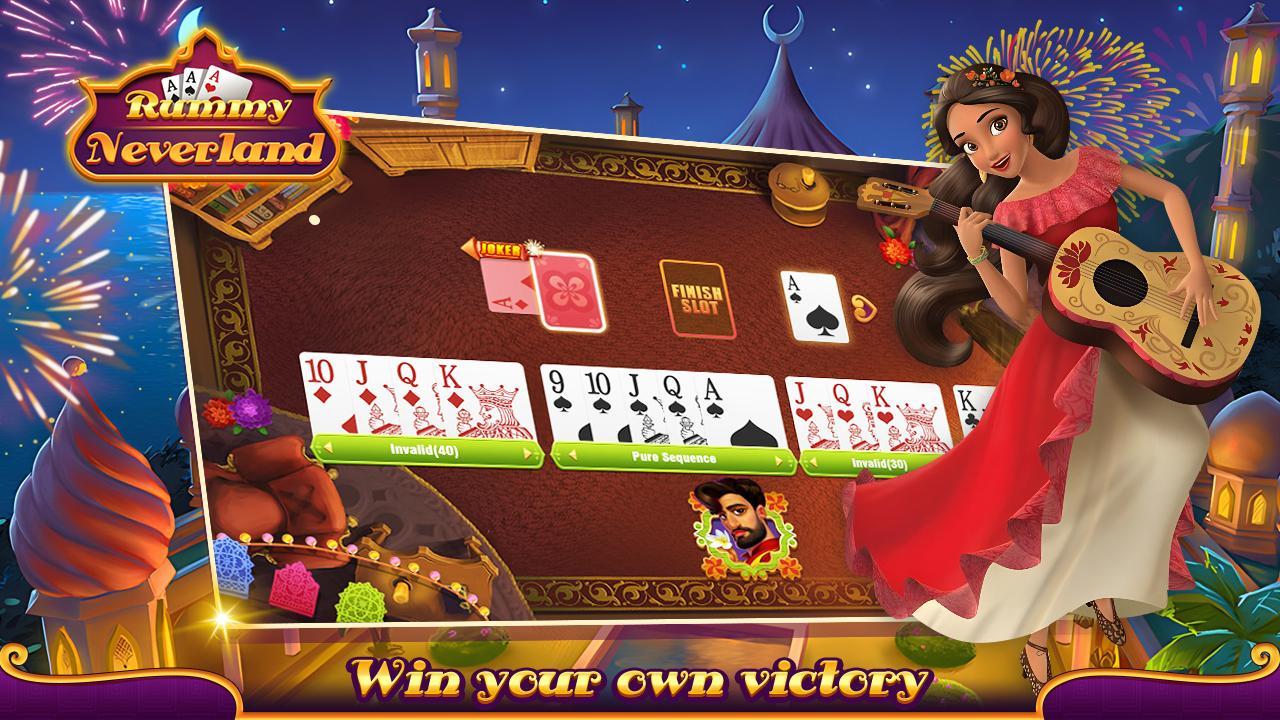
Task: Click the Finish Slot
Action: click(x=700, y=295)
